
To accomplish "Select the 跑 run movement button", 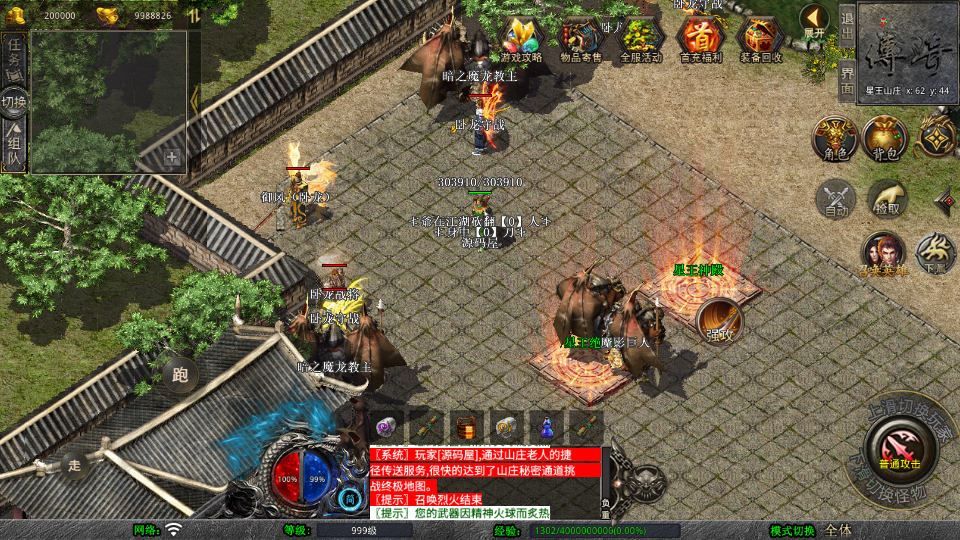I will point(180,375).
